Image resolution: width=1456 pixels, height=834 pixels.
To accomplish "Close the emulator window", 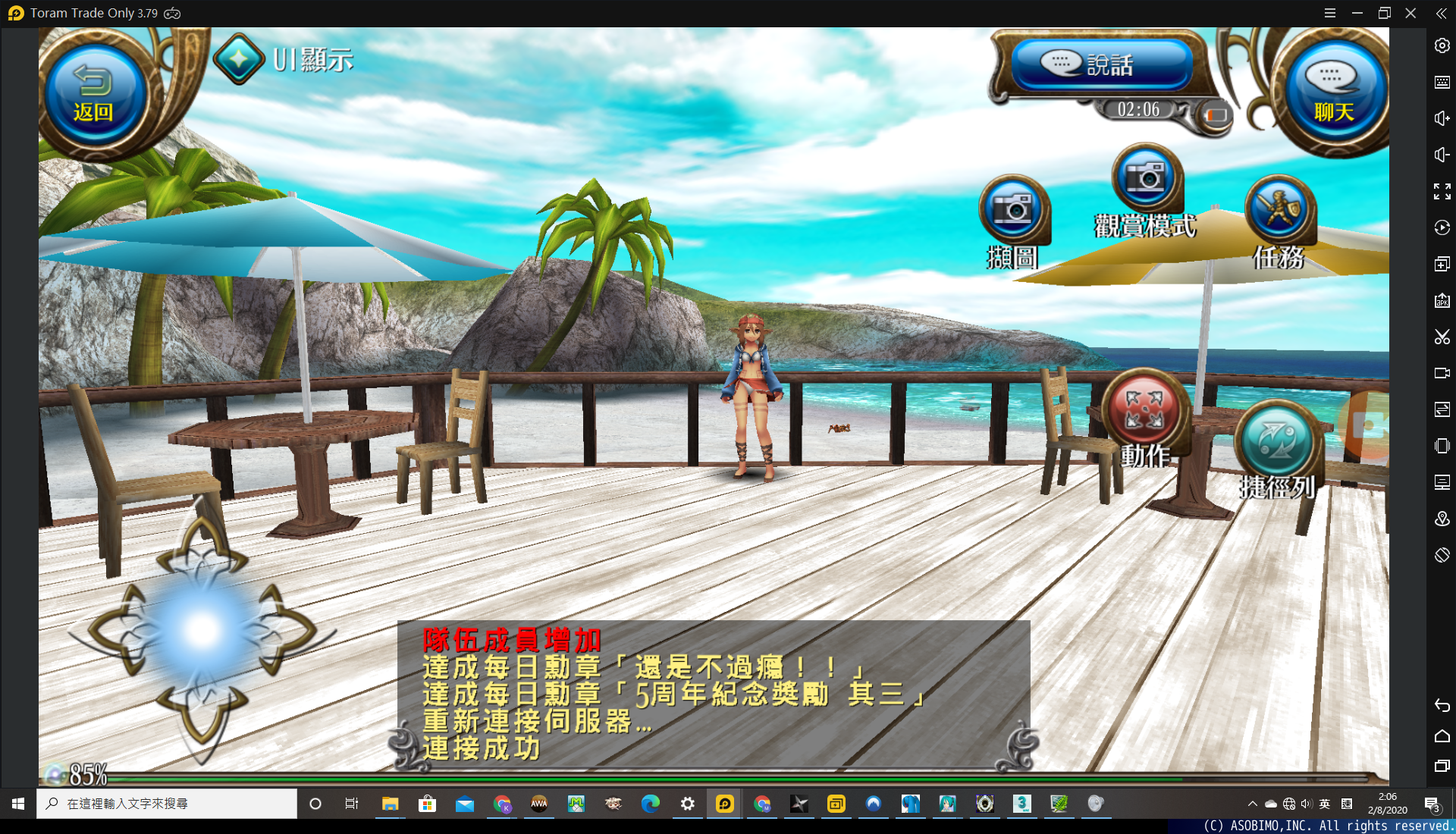I will [x=1410, y=13].
